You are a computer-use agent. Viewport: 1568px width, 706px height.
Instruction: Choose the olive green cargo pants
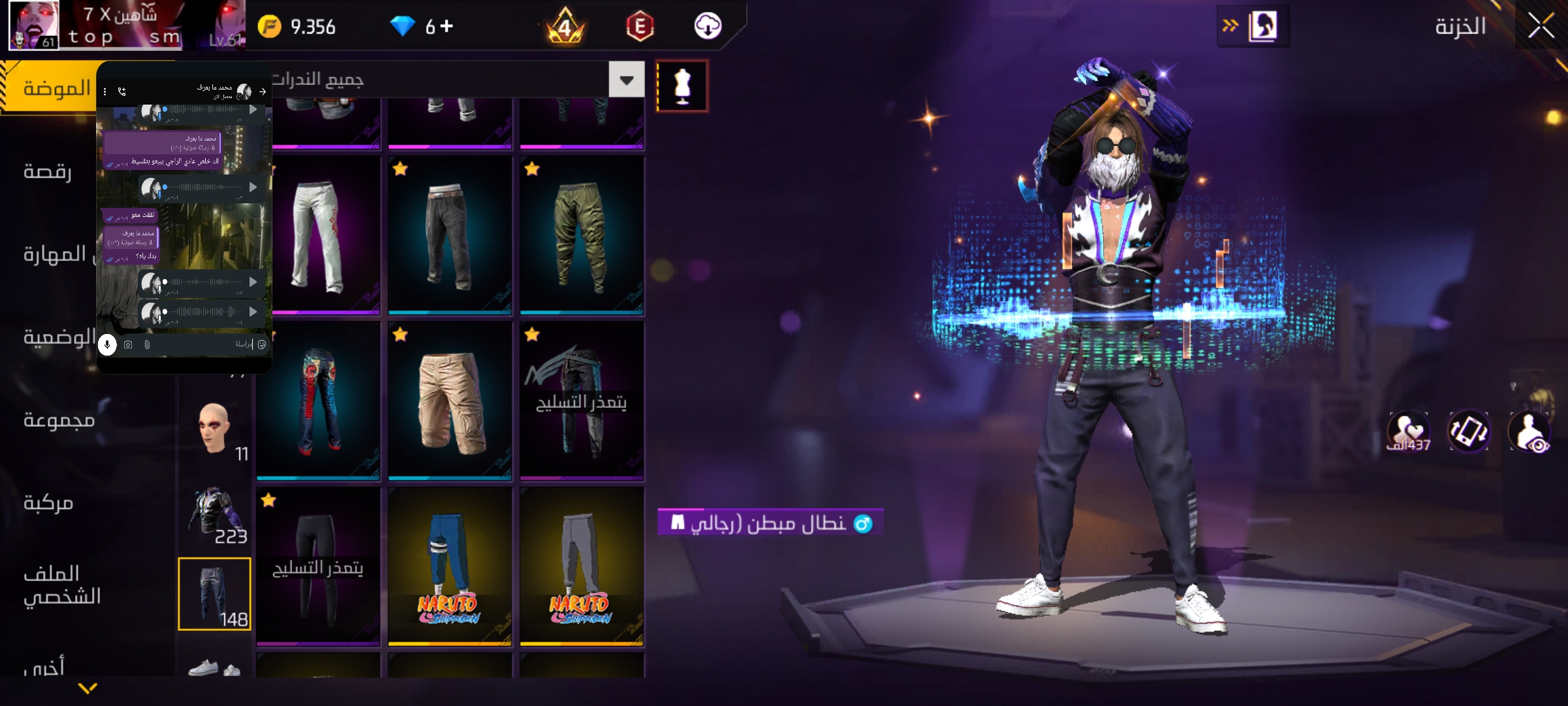tap(581, 235)
